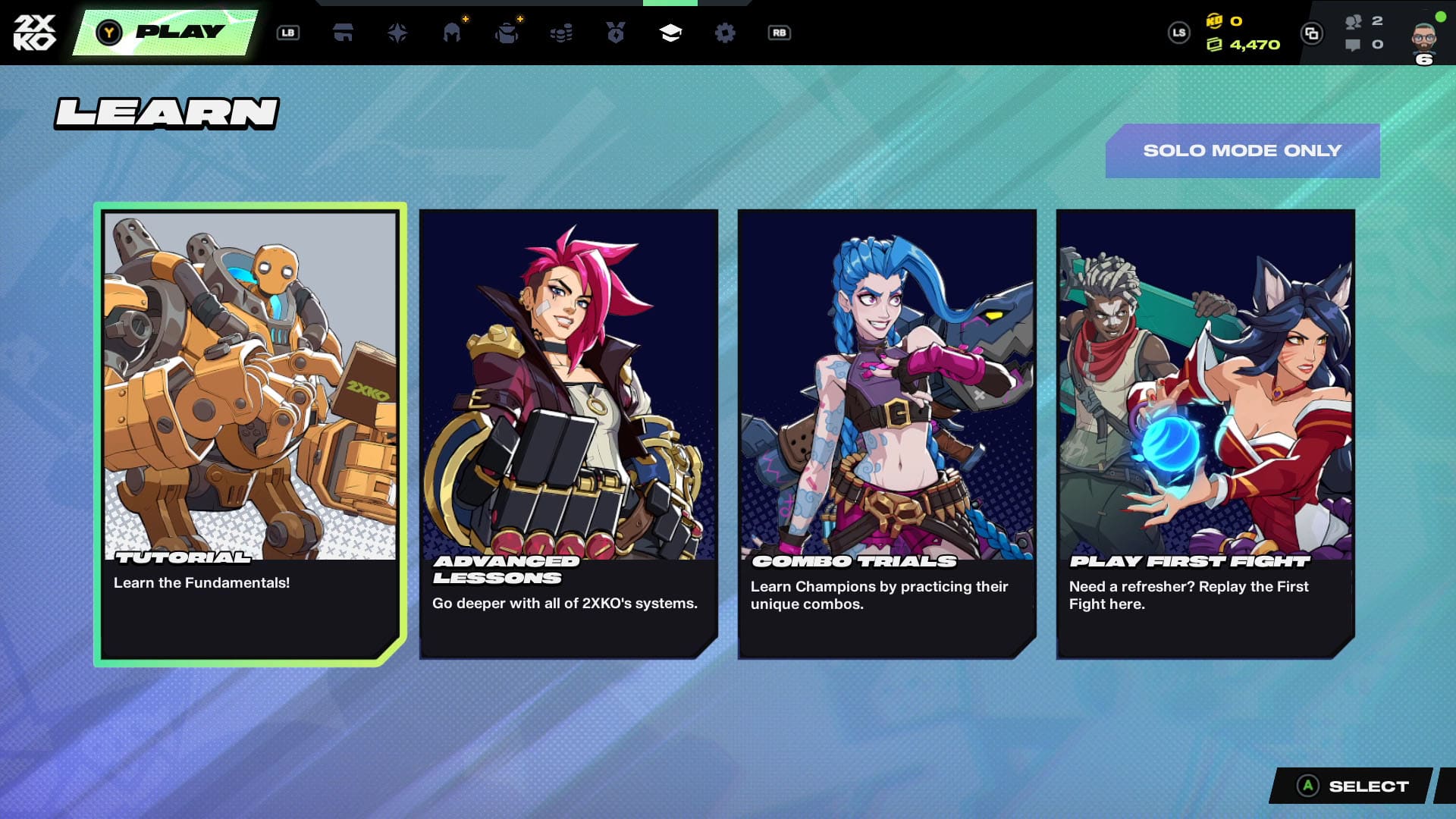This screenshot has width=1456, height=819.
Task: Click the green PLAY button
Action: pyautogui.click(x=165, y=33)
